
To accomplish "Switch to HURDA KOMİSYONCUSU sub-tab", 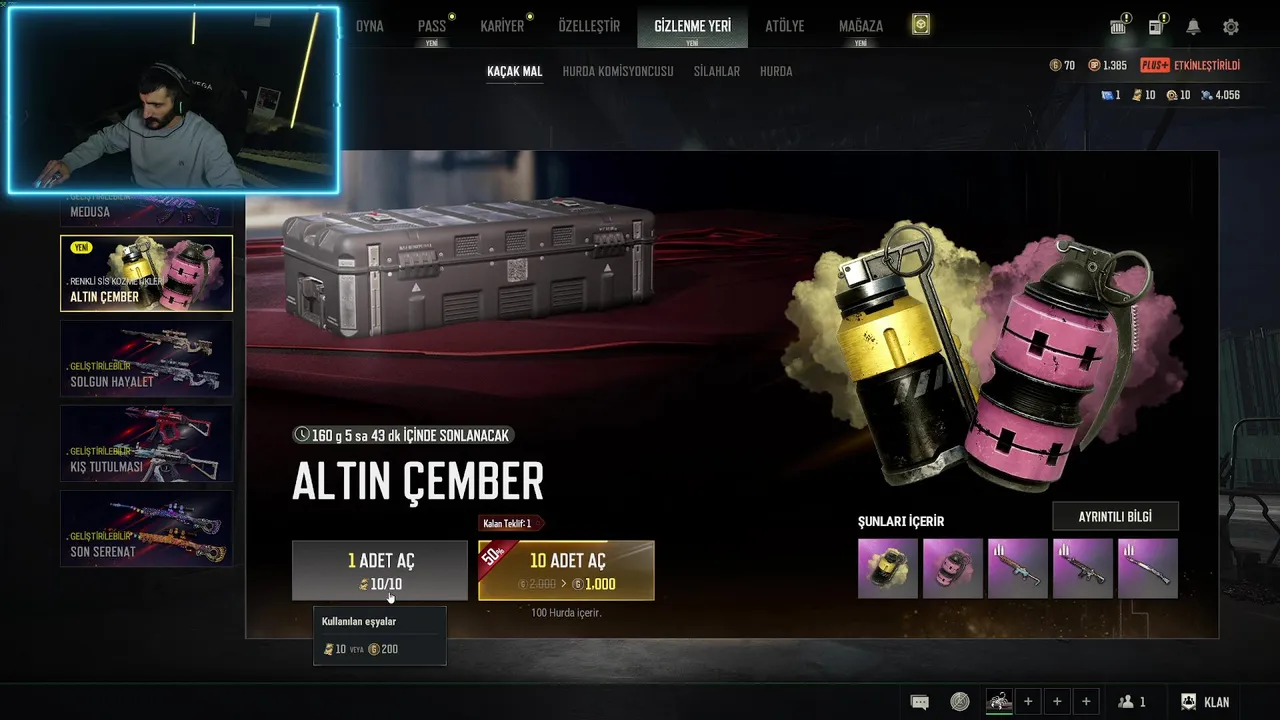I will tap(618, 71).
